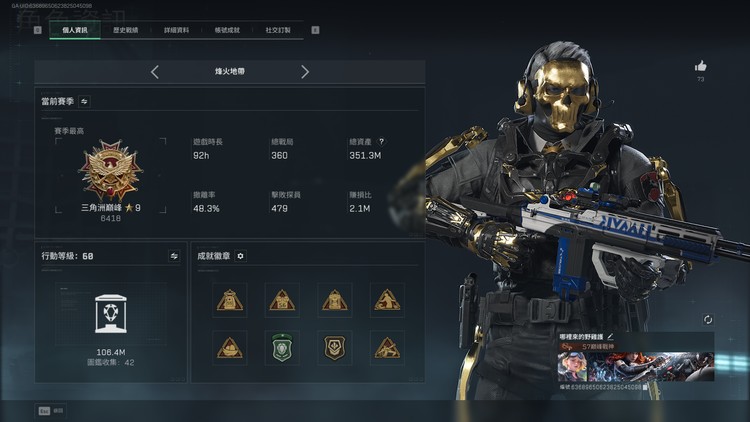Go to previous mode with left arrow
The image size is (750, 422).
[155, 72]
